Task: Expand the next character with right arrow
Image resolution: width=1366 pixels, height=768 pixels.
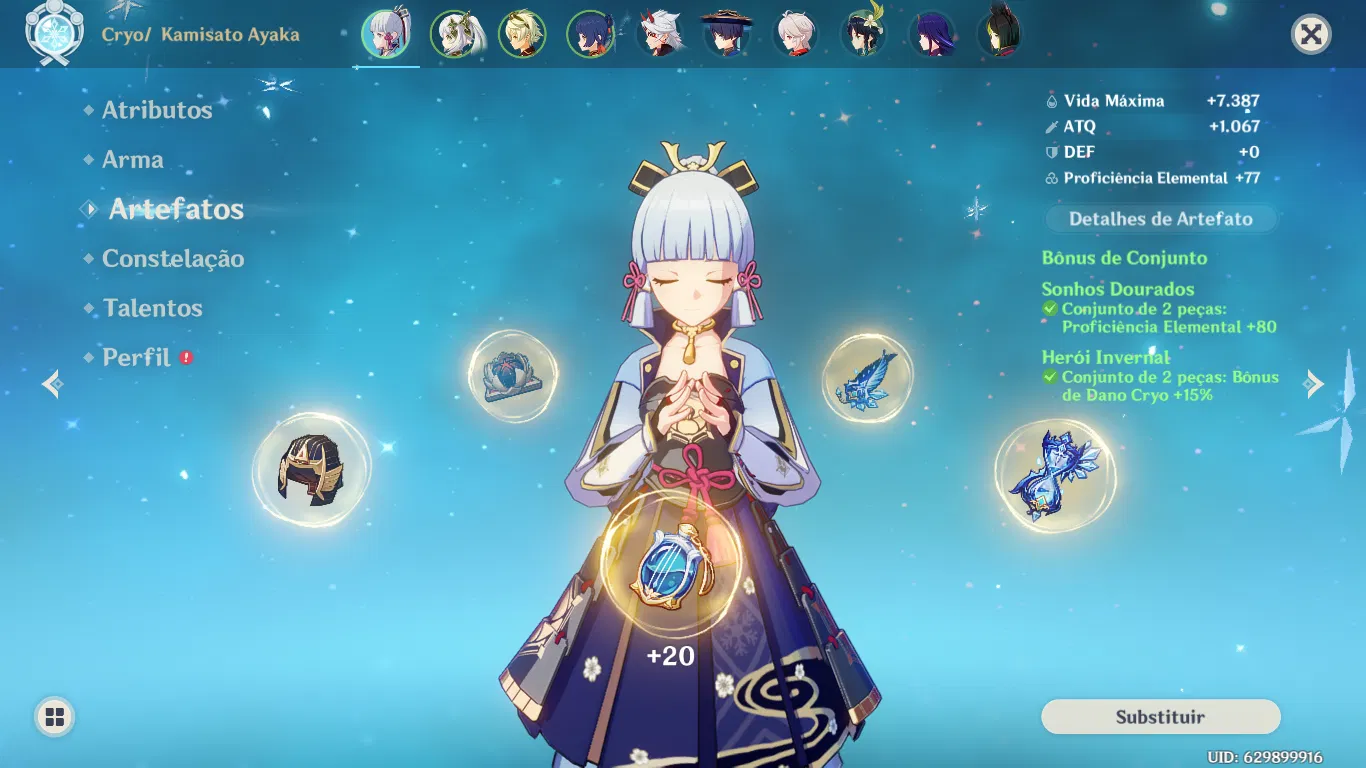Action: pos(1315,383)
